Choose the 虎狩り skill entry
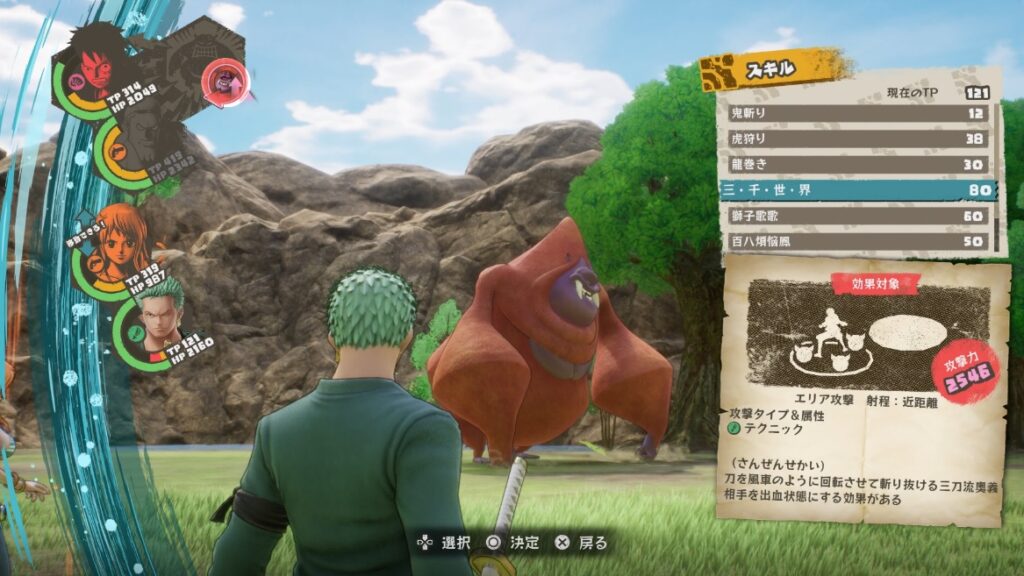The height and width of the screenshot is (576, 1024). click(855, 139)
